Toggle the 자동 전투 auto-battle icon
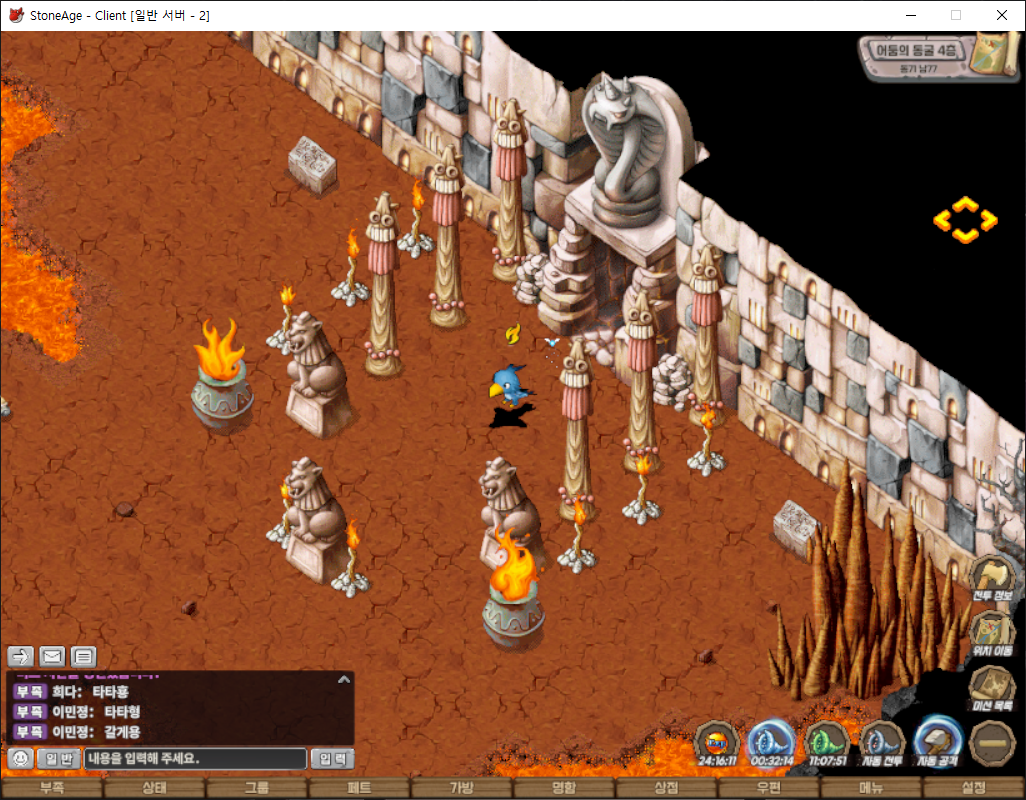This screenshot has height=800, width=1026. (882, 744)
